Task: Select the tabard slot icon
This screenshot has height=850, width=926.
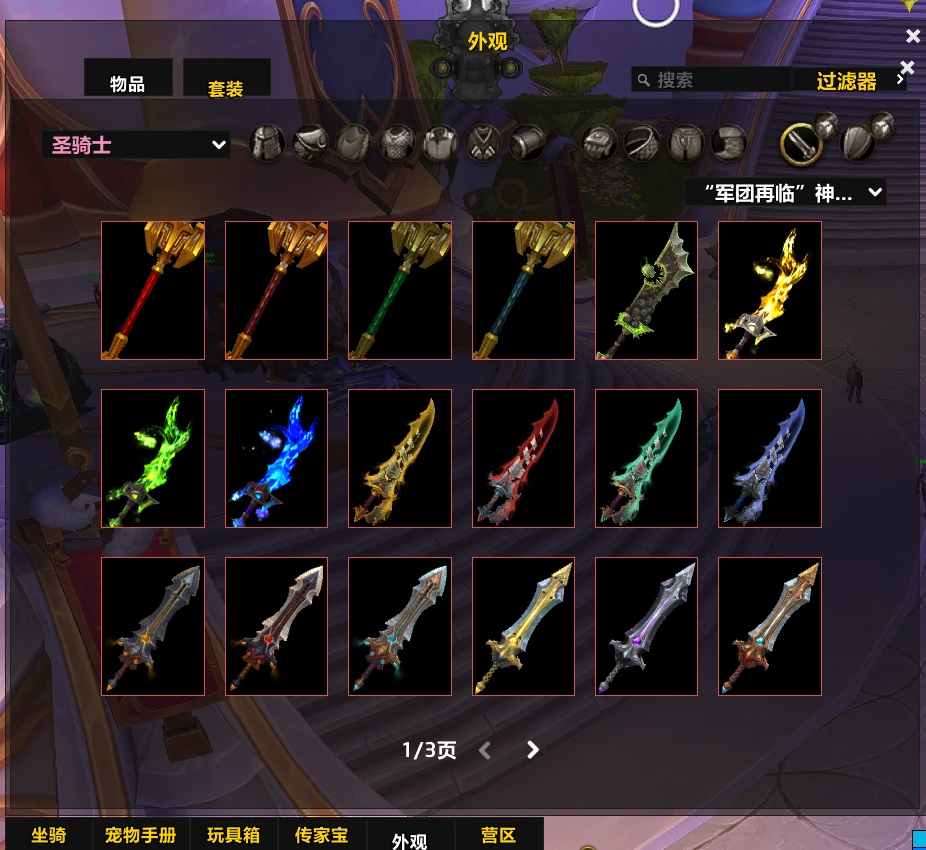Action: 485,143
